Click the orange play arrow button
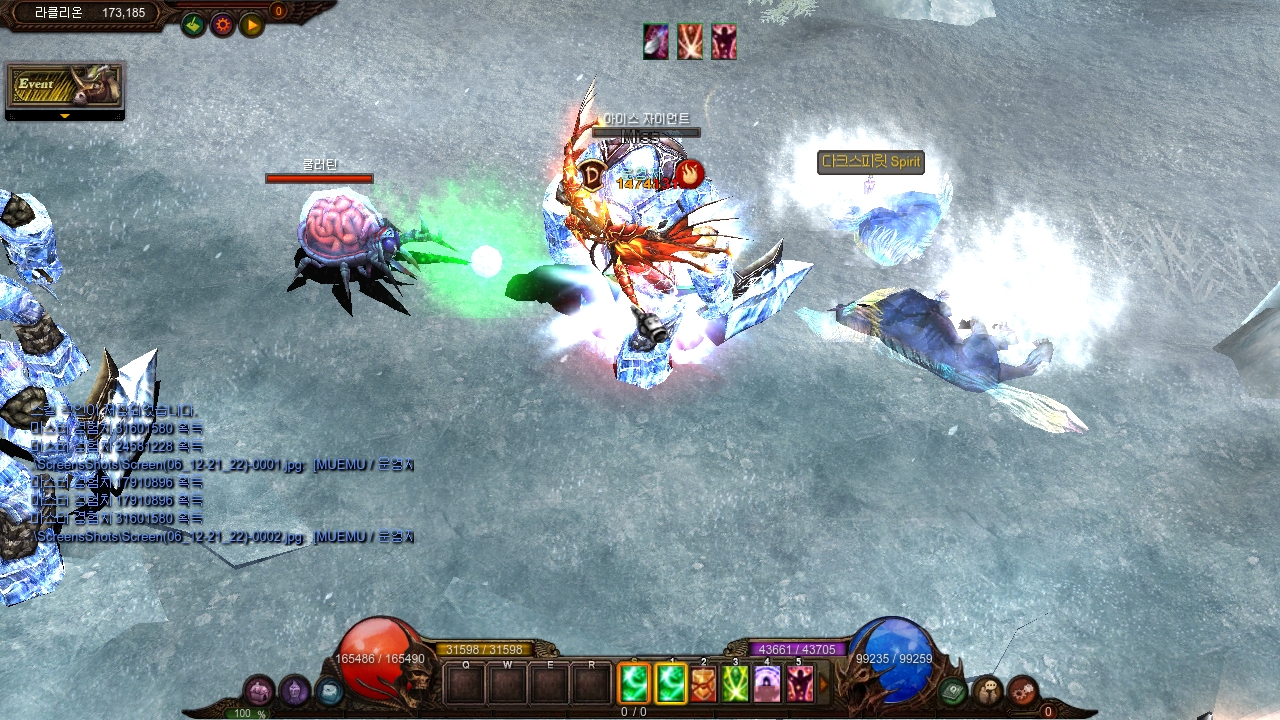 [251, 25]
